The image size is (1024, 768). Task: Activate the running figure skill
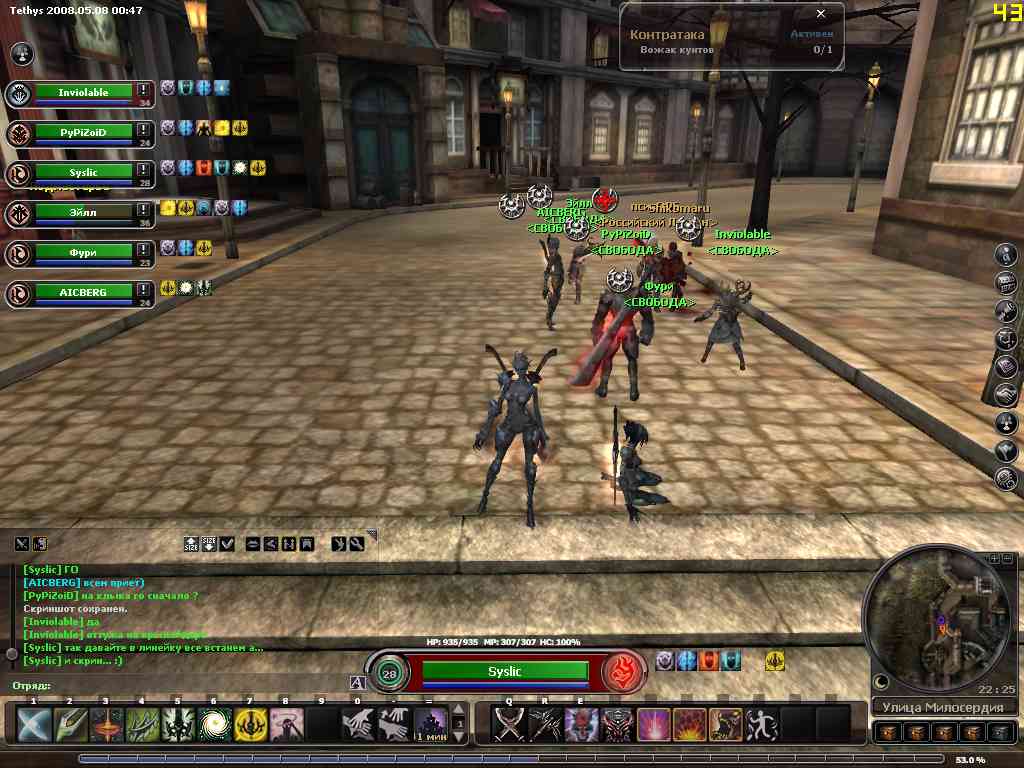(x=761, y=724)
